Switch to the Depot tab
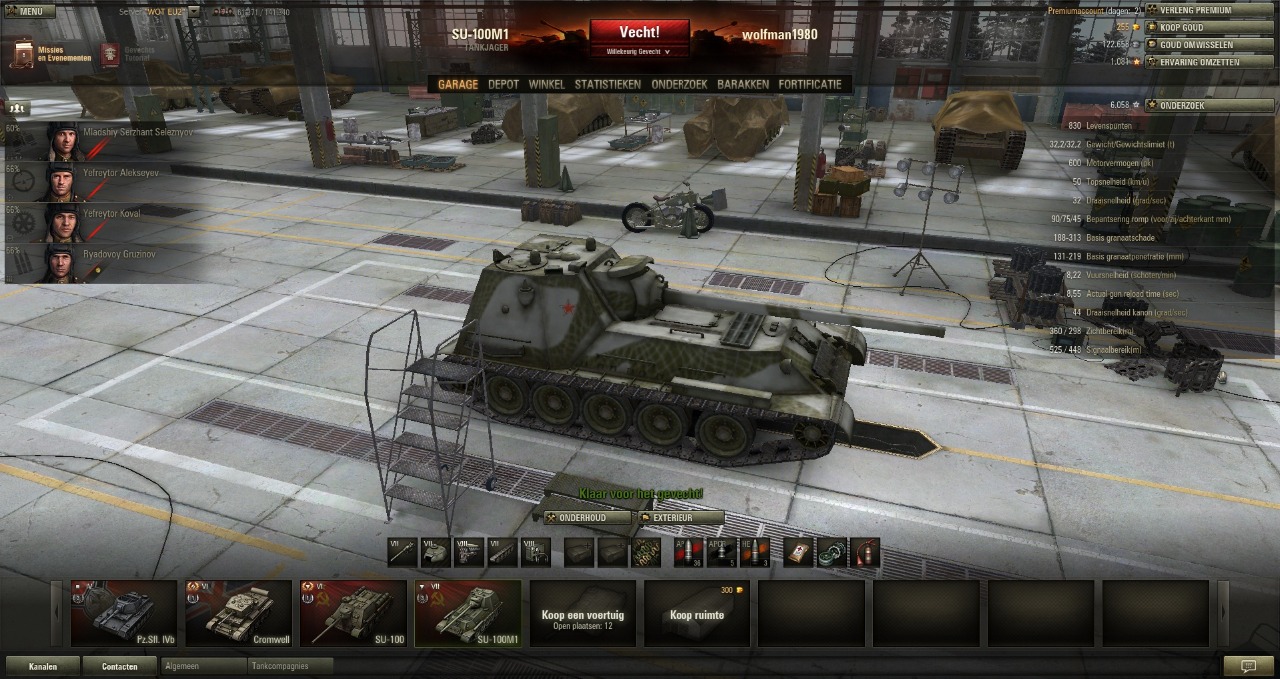 pos(503,85)
